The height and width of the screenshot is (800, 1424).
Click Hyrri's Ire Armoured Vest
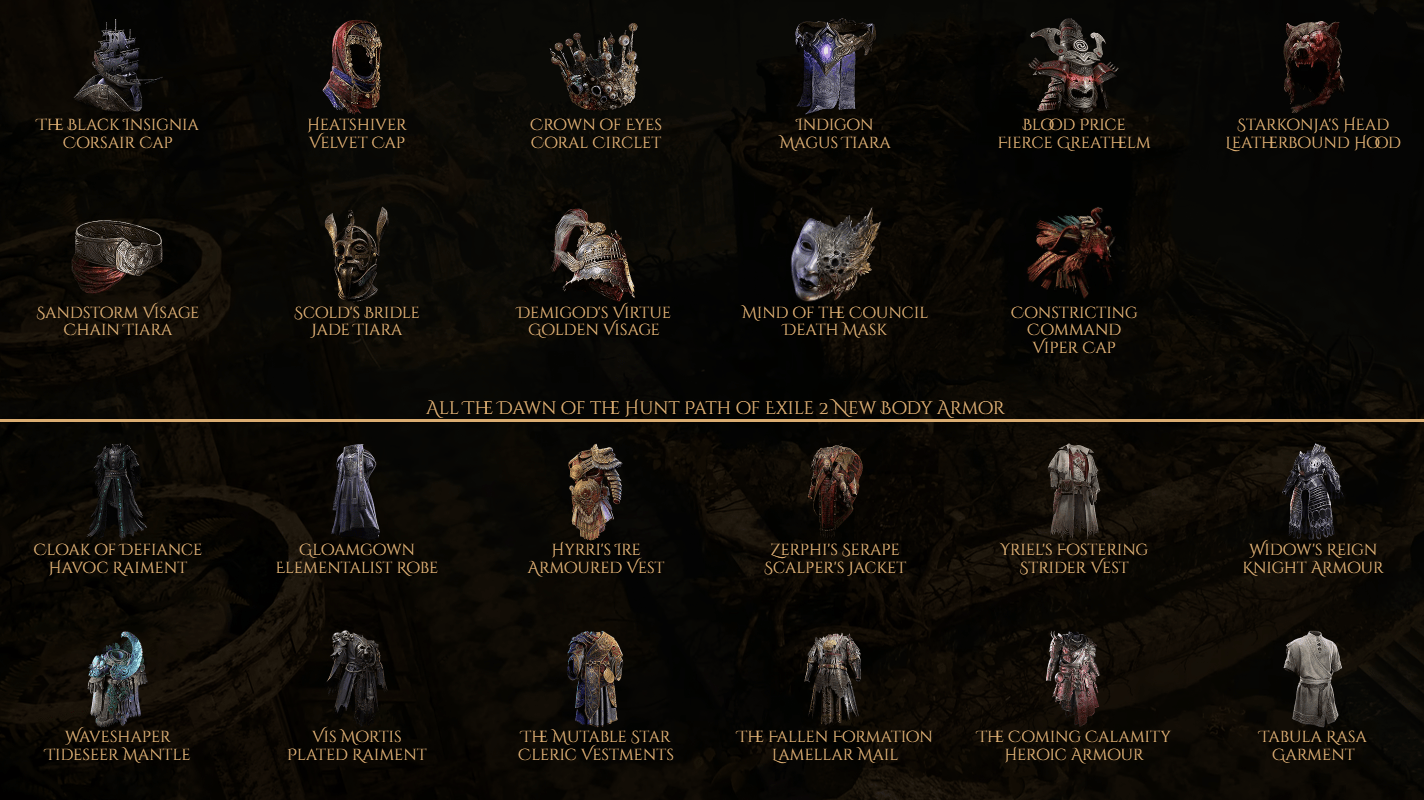(596, 492)
